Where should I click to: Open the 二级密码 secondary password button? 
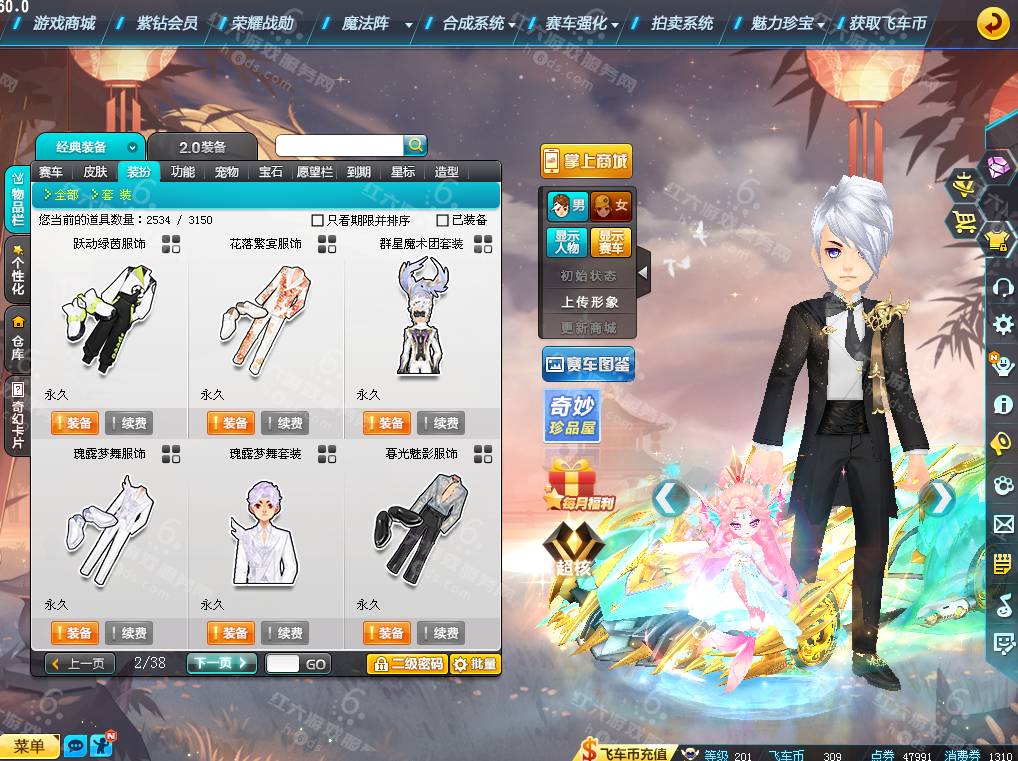tap(407, 663)
